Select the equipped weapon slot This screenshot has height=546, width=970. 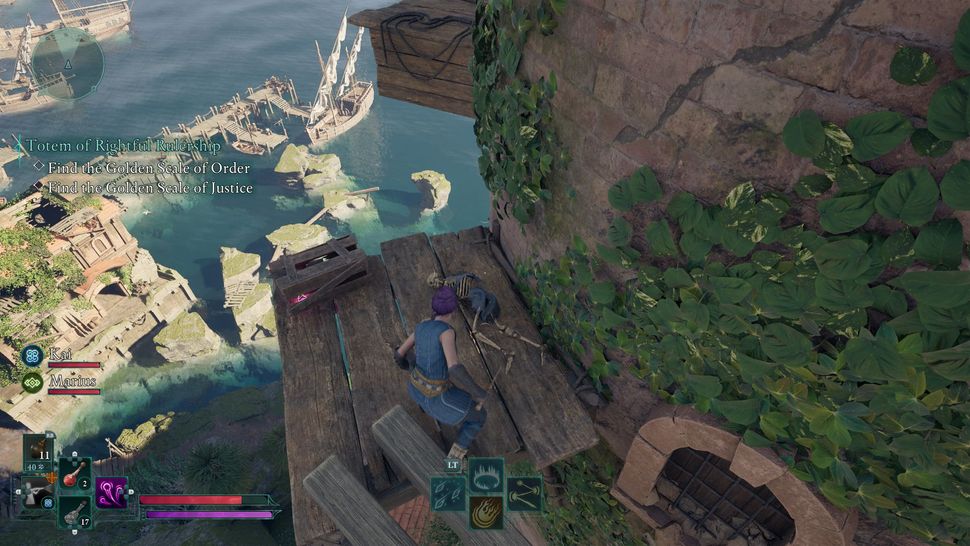coord(37,493)
